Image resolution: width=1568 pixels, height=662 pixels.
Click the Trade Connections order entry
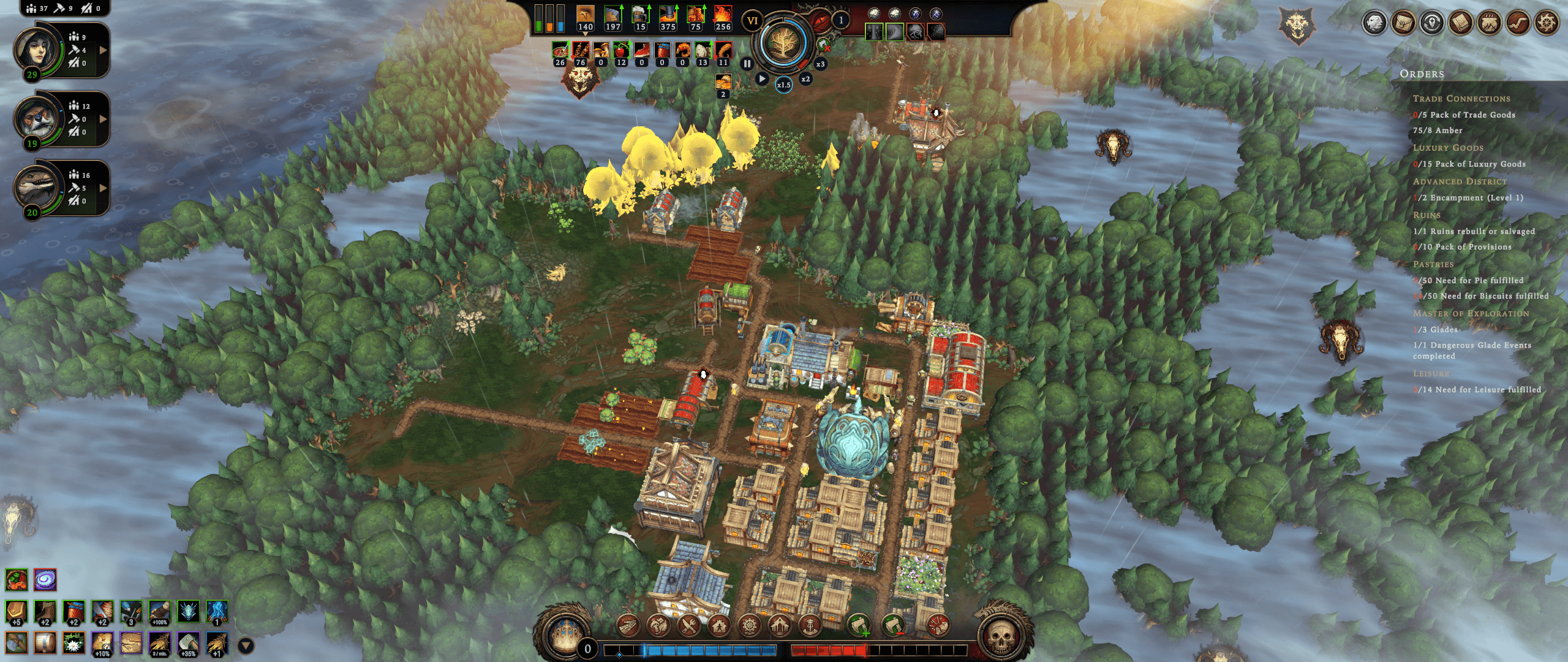(x=1461, y=99)
